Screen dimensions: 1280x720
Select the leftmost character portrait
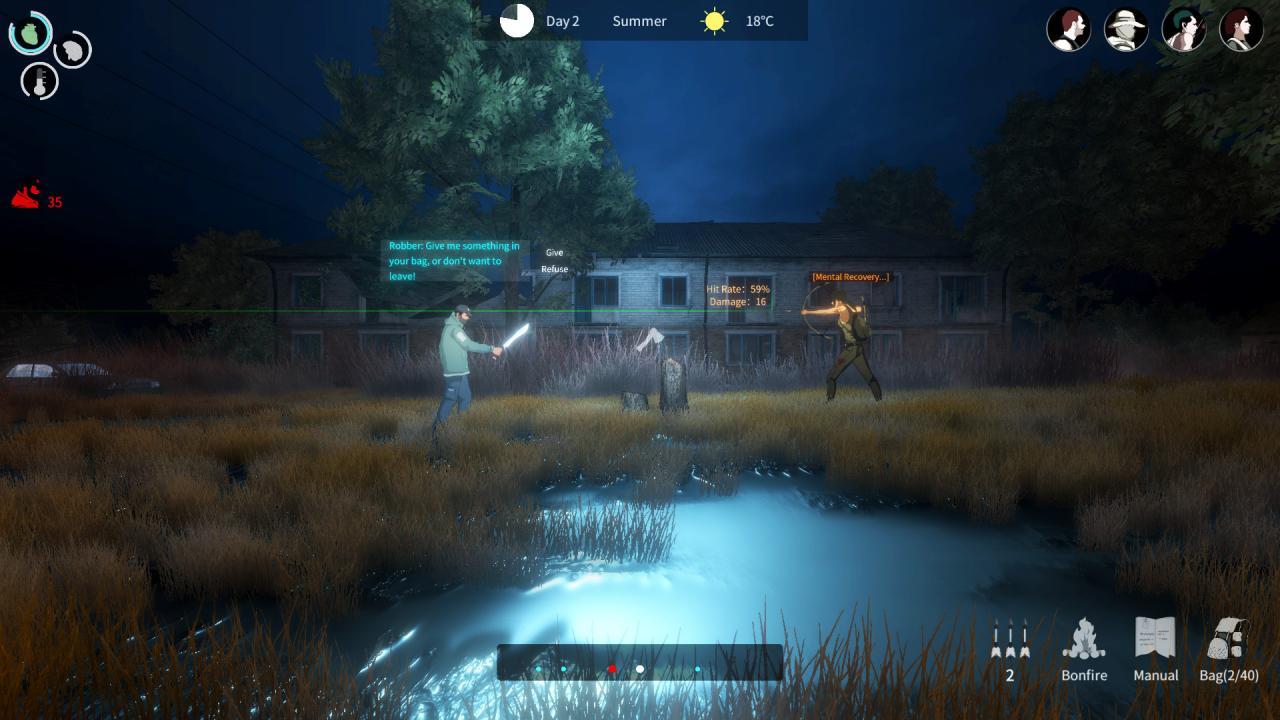pyautogui.click(x=1068, y=29)
